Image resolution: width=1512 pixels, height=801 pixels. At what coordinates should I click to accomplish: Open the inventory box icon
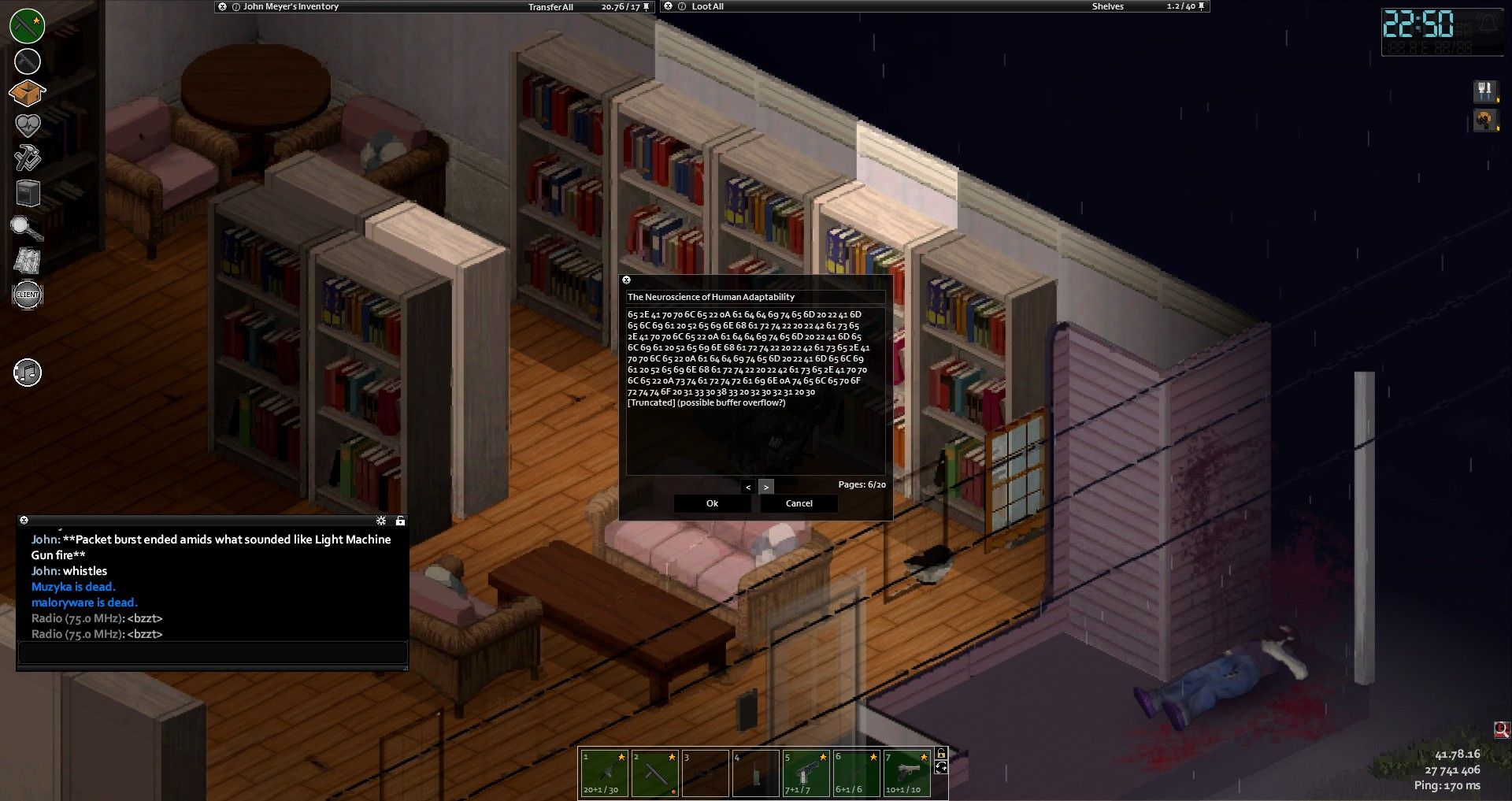27,93
